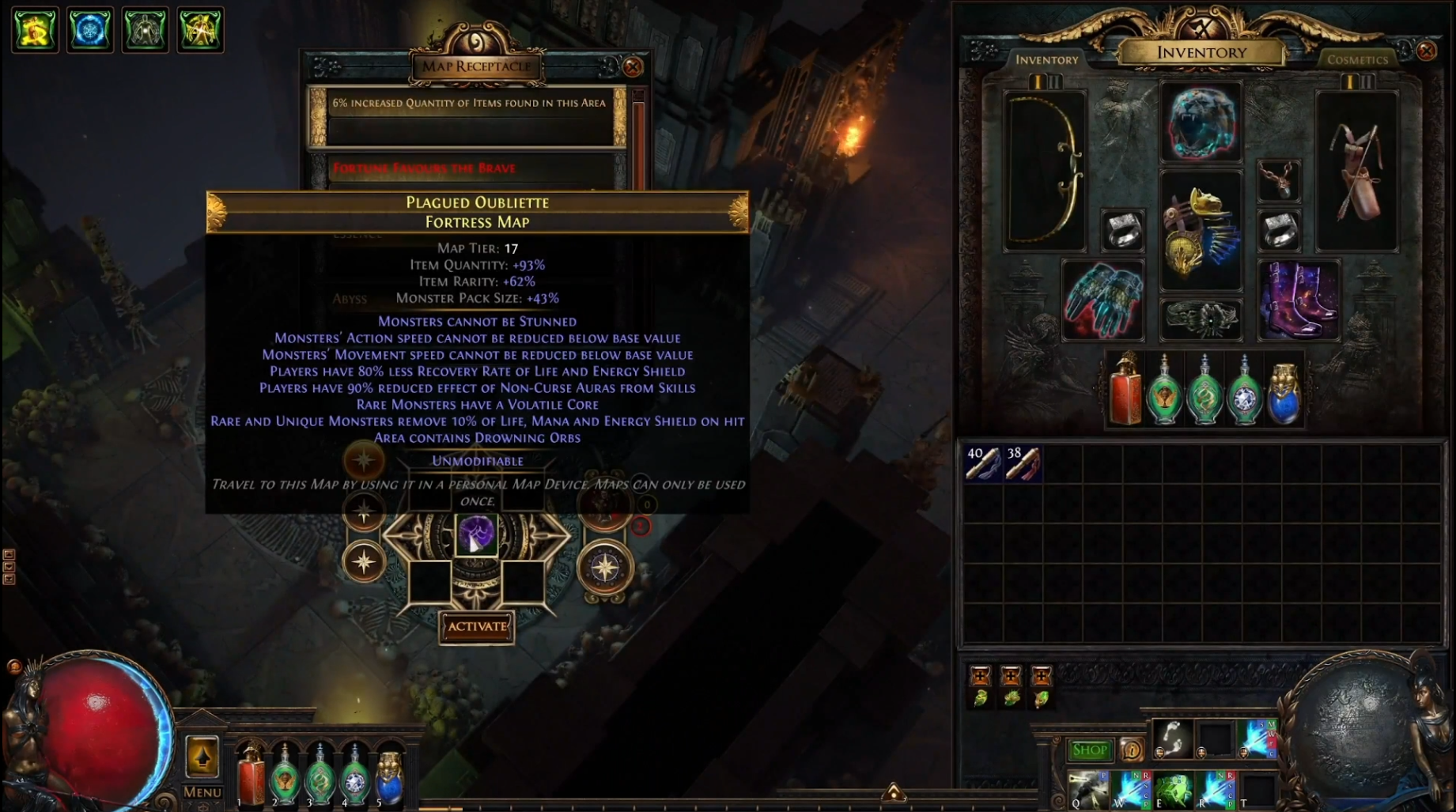
Task: Close the Map Receptacle window
Action: click(x=633, y=67)
